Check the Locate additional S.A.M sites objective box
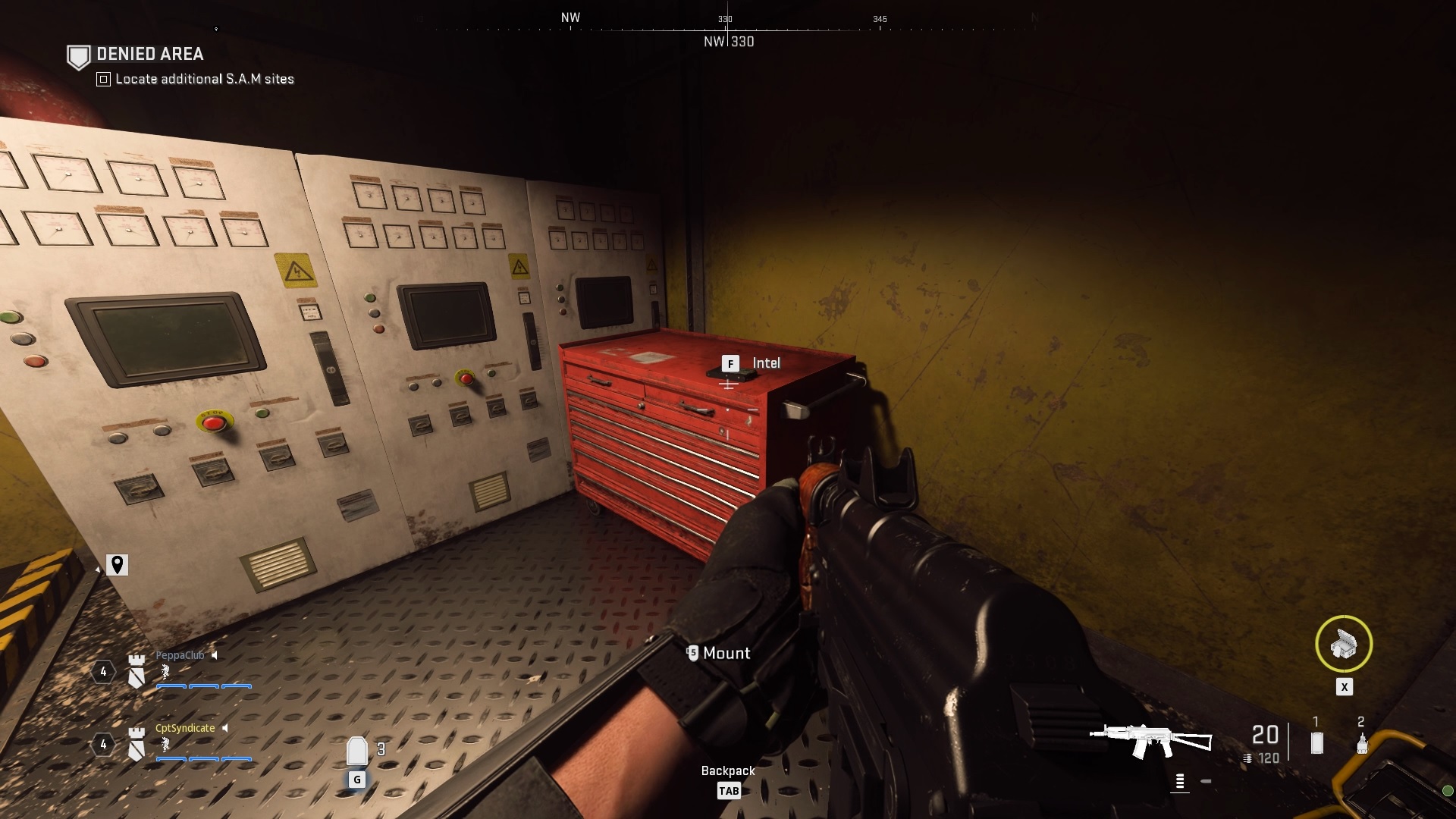This screenshot has width=1456, height=819. tap(102, 78)
